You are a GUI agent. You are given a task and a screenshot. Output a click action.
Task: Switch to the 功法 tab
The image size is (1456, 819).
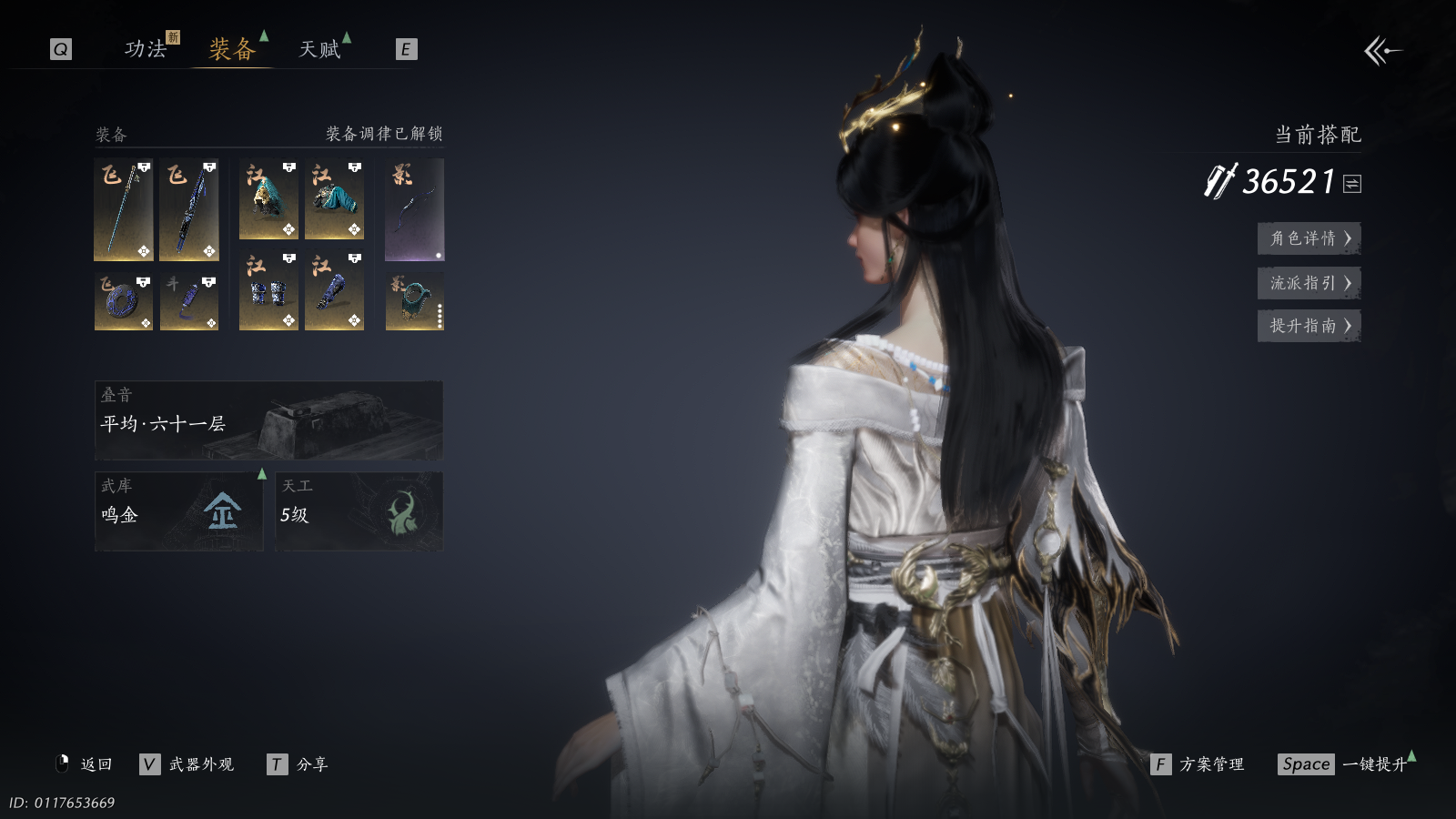pos(146,49)
